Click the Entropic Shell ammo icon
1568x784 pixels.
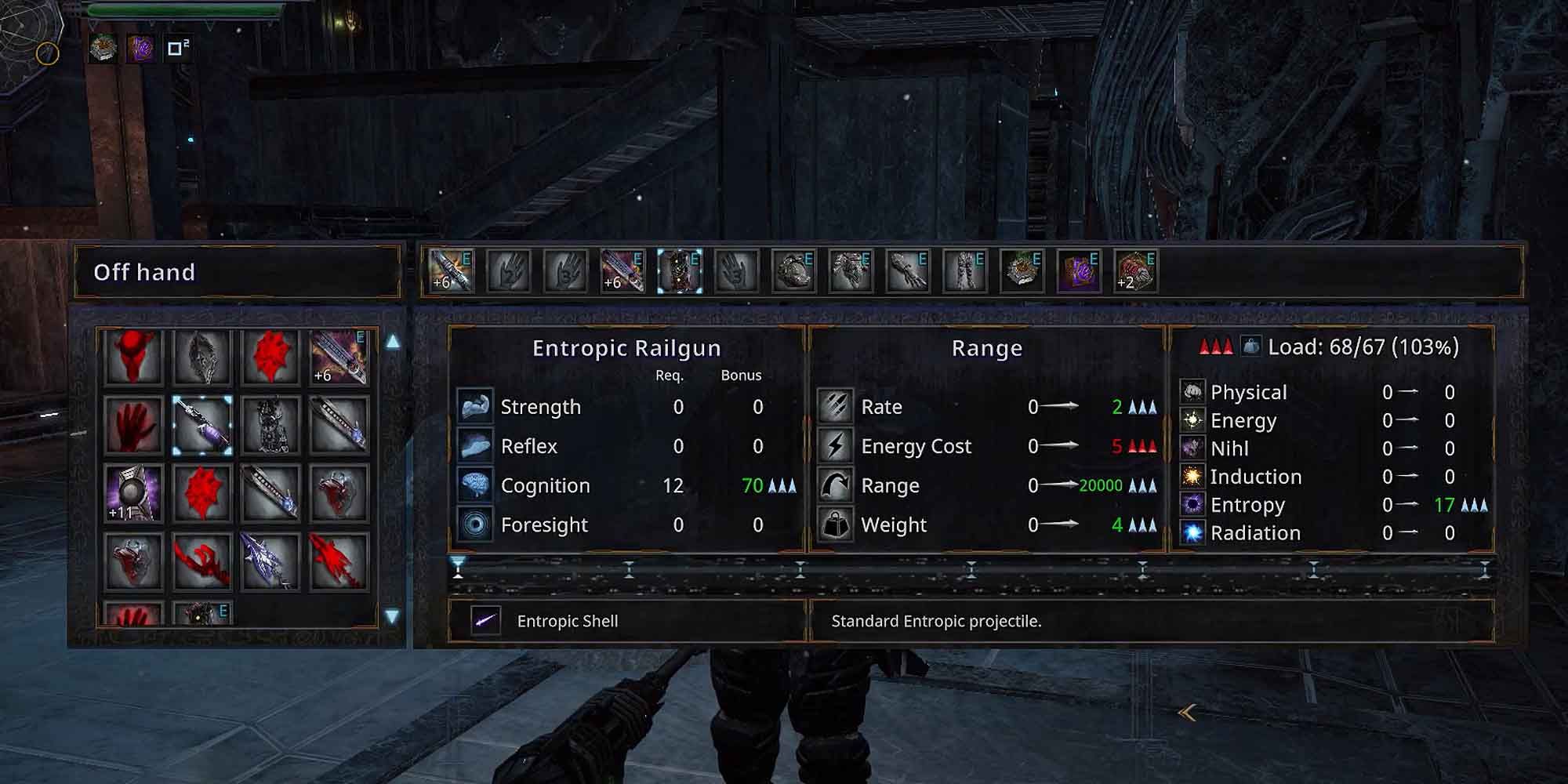click(x=486, y=621)
